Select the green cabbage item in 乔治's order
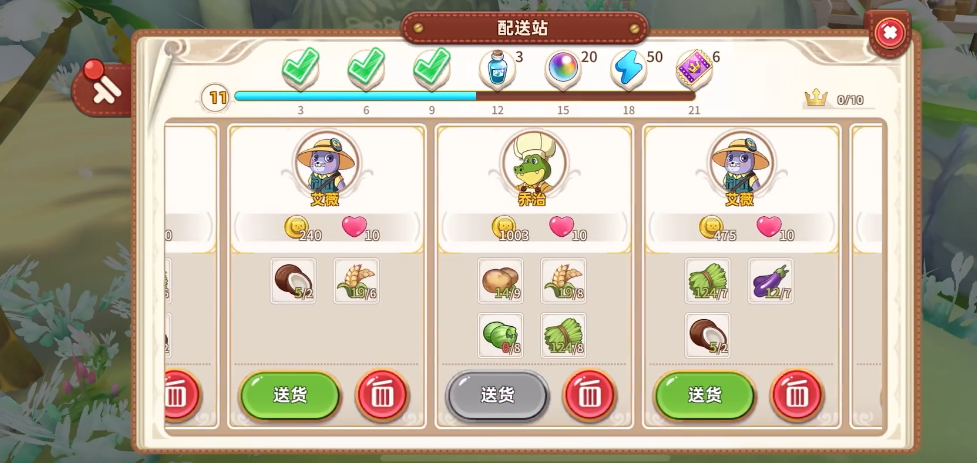 501,335
